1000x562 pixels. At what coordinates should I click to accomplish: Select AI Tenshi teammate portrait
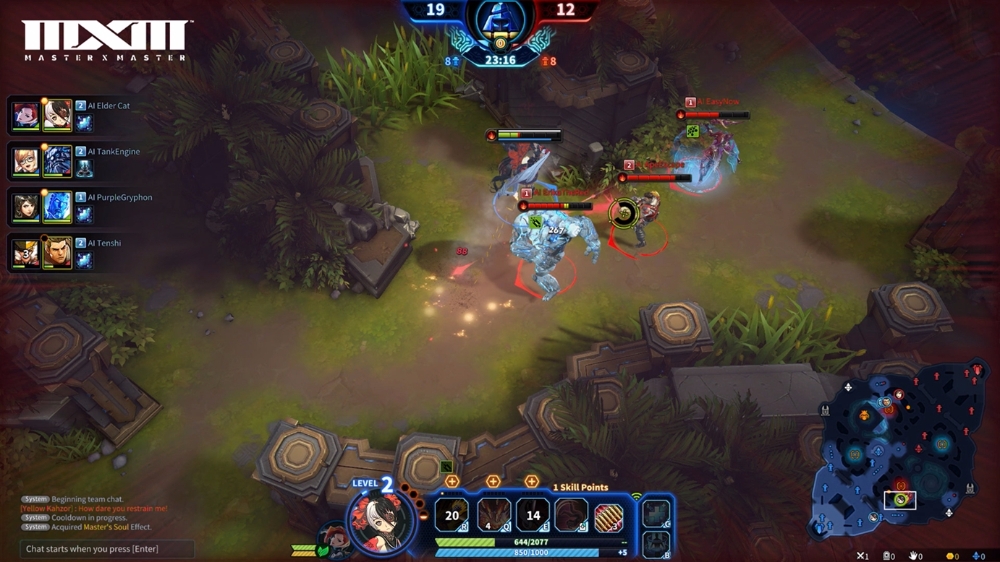[x=27, y=253]
